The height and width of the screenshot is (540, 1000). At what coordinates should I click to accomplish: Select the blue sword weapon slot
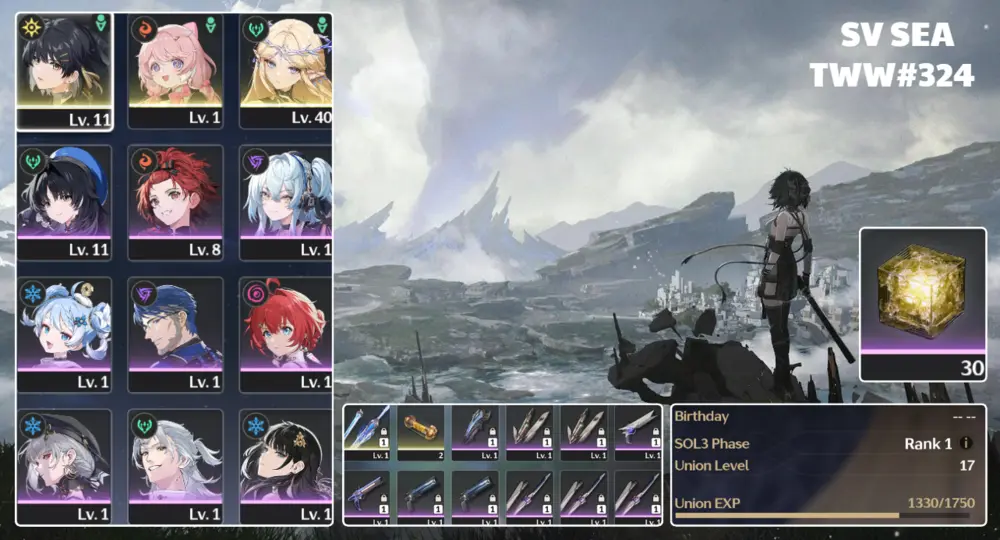(x=367, y=432)
